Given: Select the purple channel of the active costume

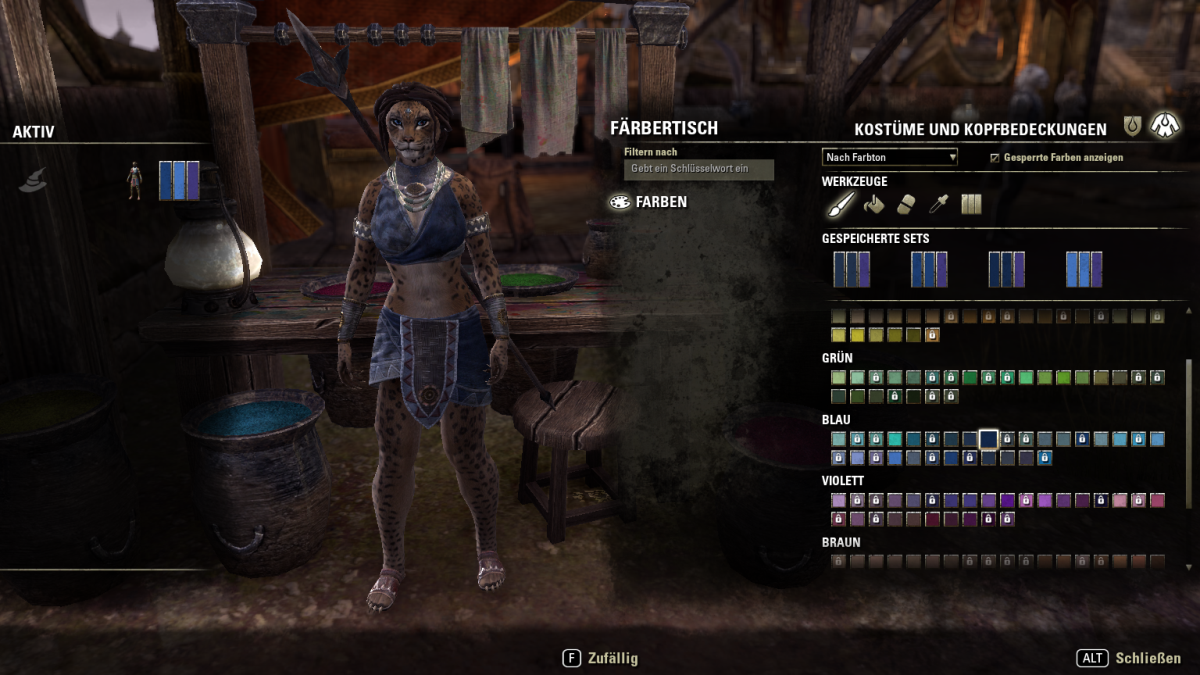Looking at the screenshot, I should pos(193,180).
